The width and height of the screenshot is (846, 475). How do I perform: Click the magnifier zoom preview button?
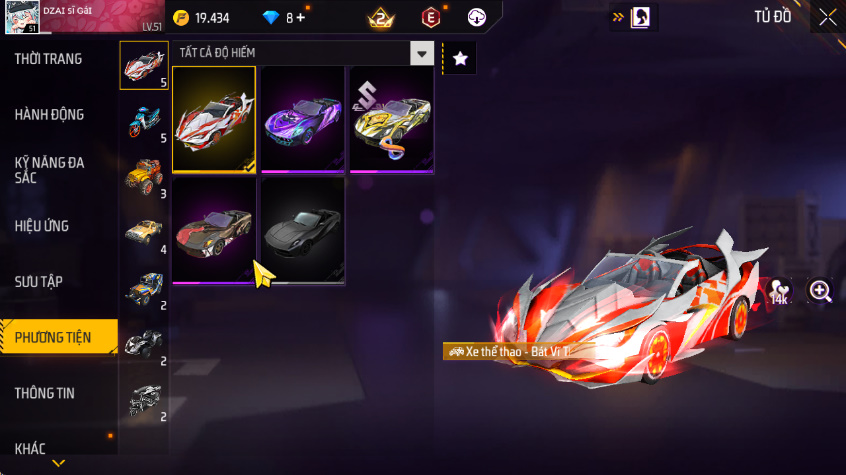pyautogui.click(x=820, y=291)
